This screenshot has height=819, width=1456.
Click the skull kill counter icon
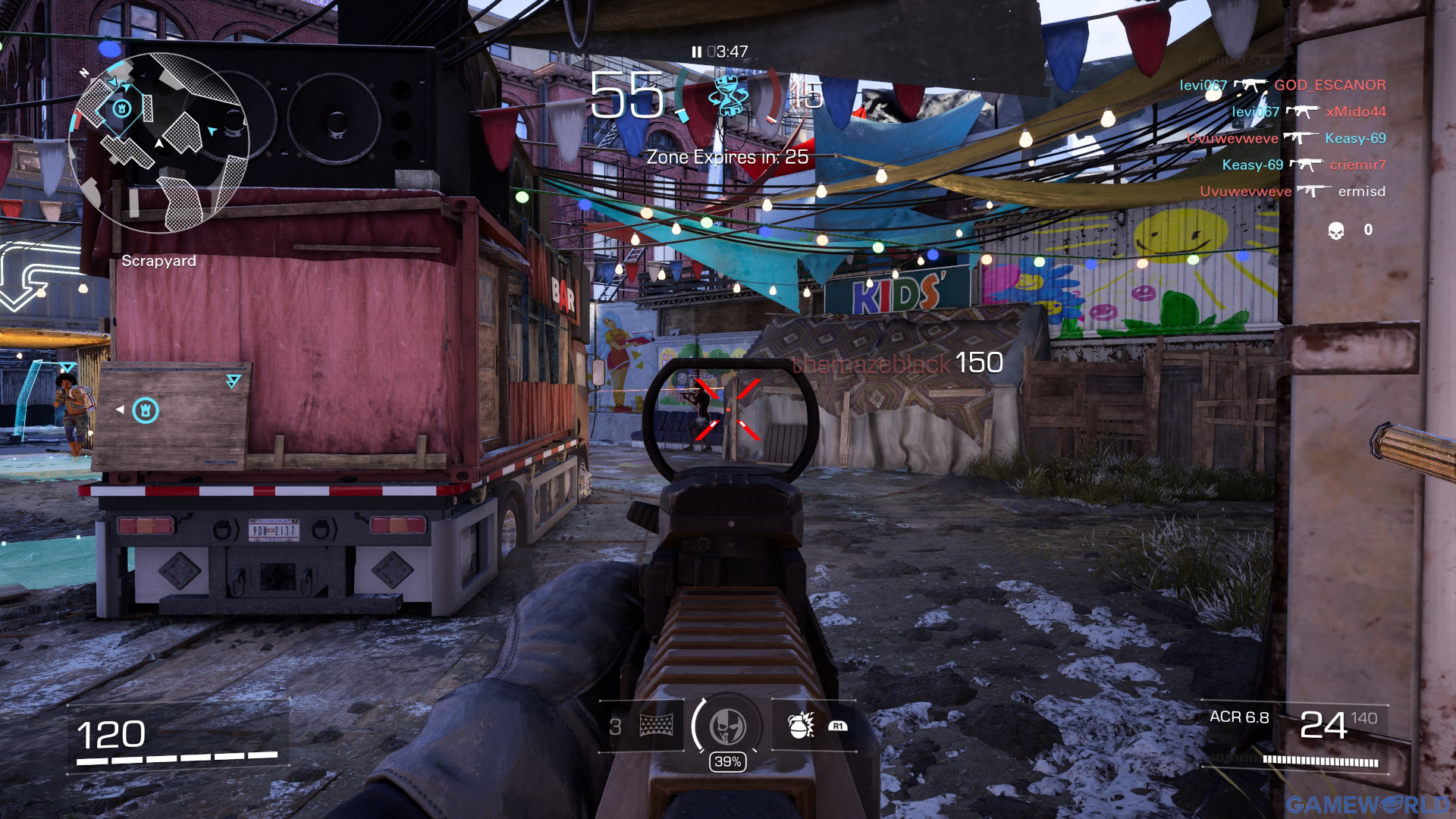tap(1336, 231)
